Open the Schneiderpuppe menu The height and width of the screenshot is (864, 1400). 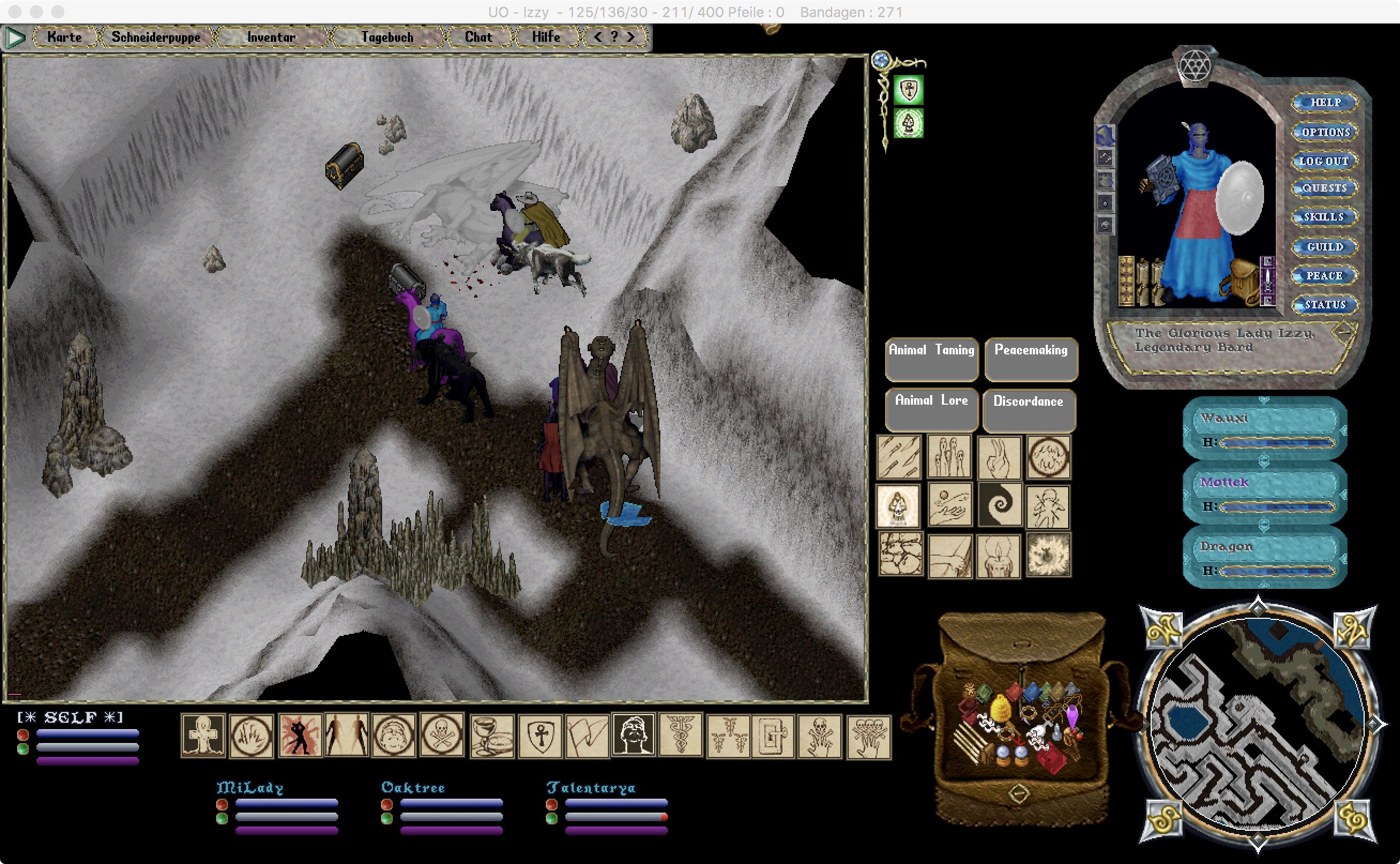155,36
